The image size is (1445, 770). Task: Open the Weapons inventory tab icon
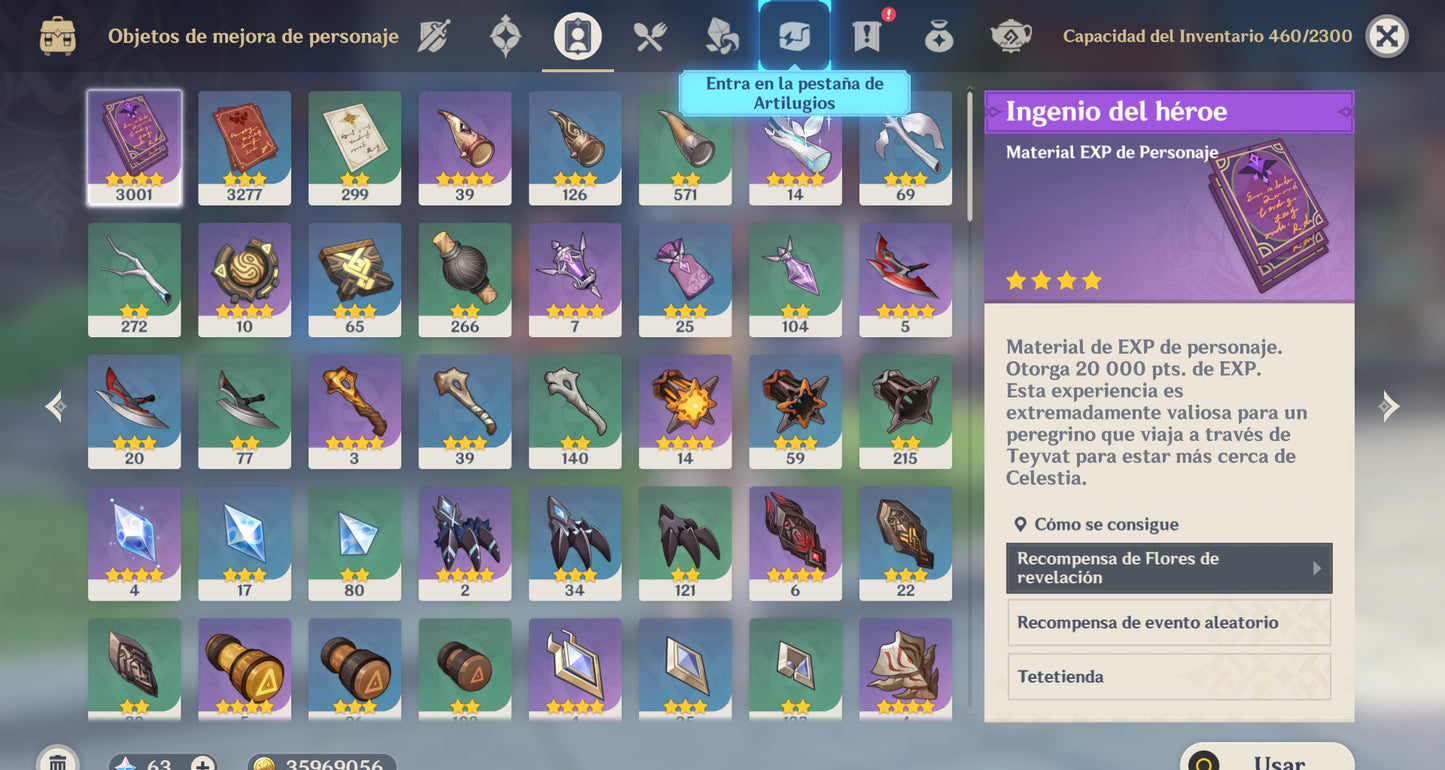tap(434, 35)
